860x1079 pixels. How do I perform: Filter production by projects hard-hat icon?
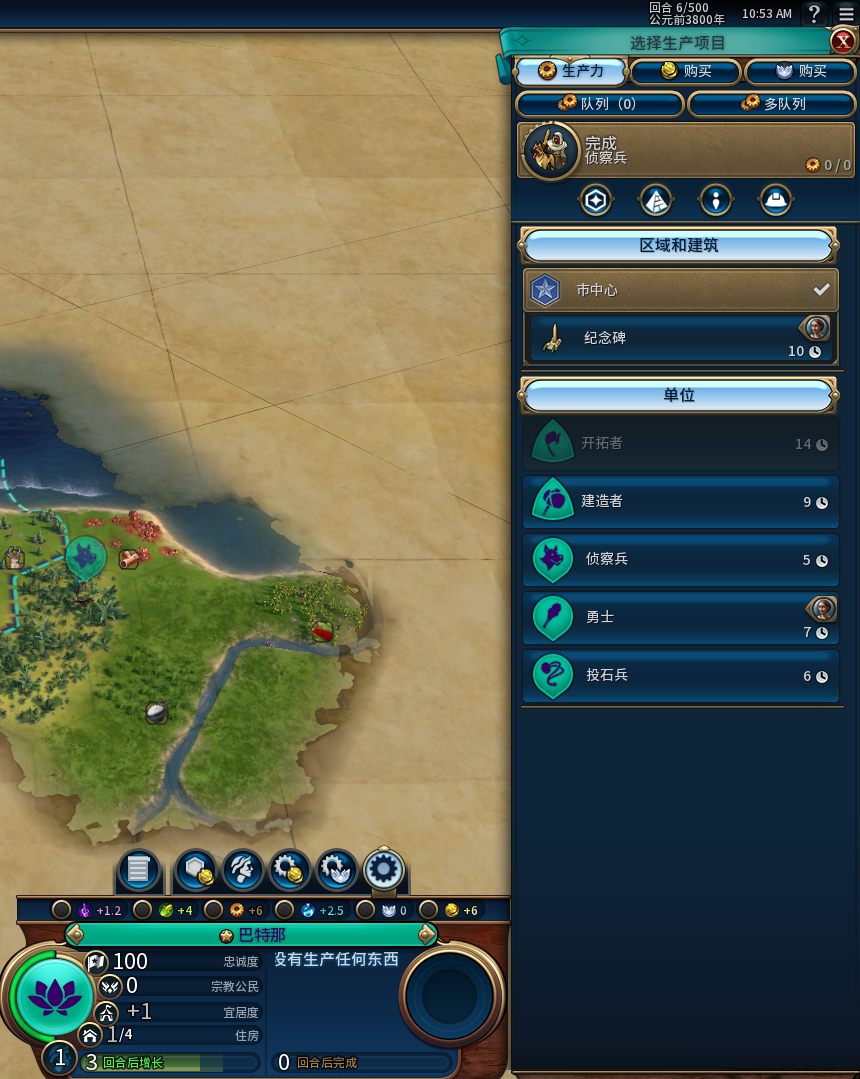(776, 200)
